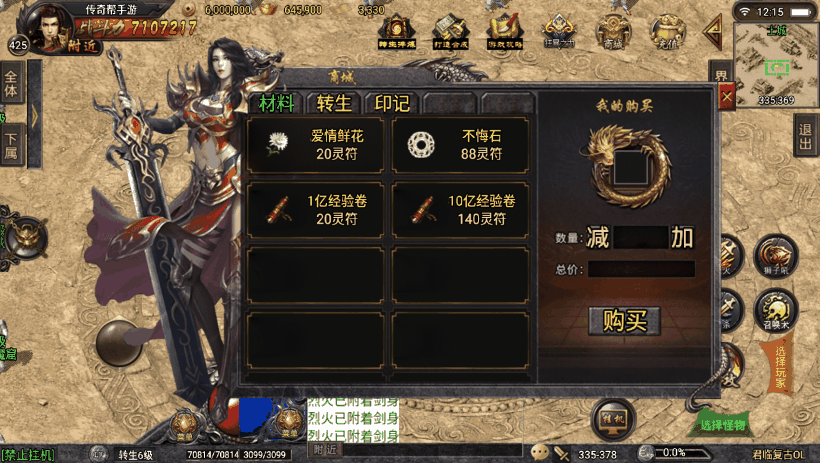Select the 1亿经验卷 scroll
This screenshot has width=820, height=463.
click(x=316, y=209)
